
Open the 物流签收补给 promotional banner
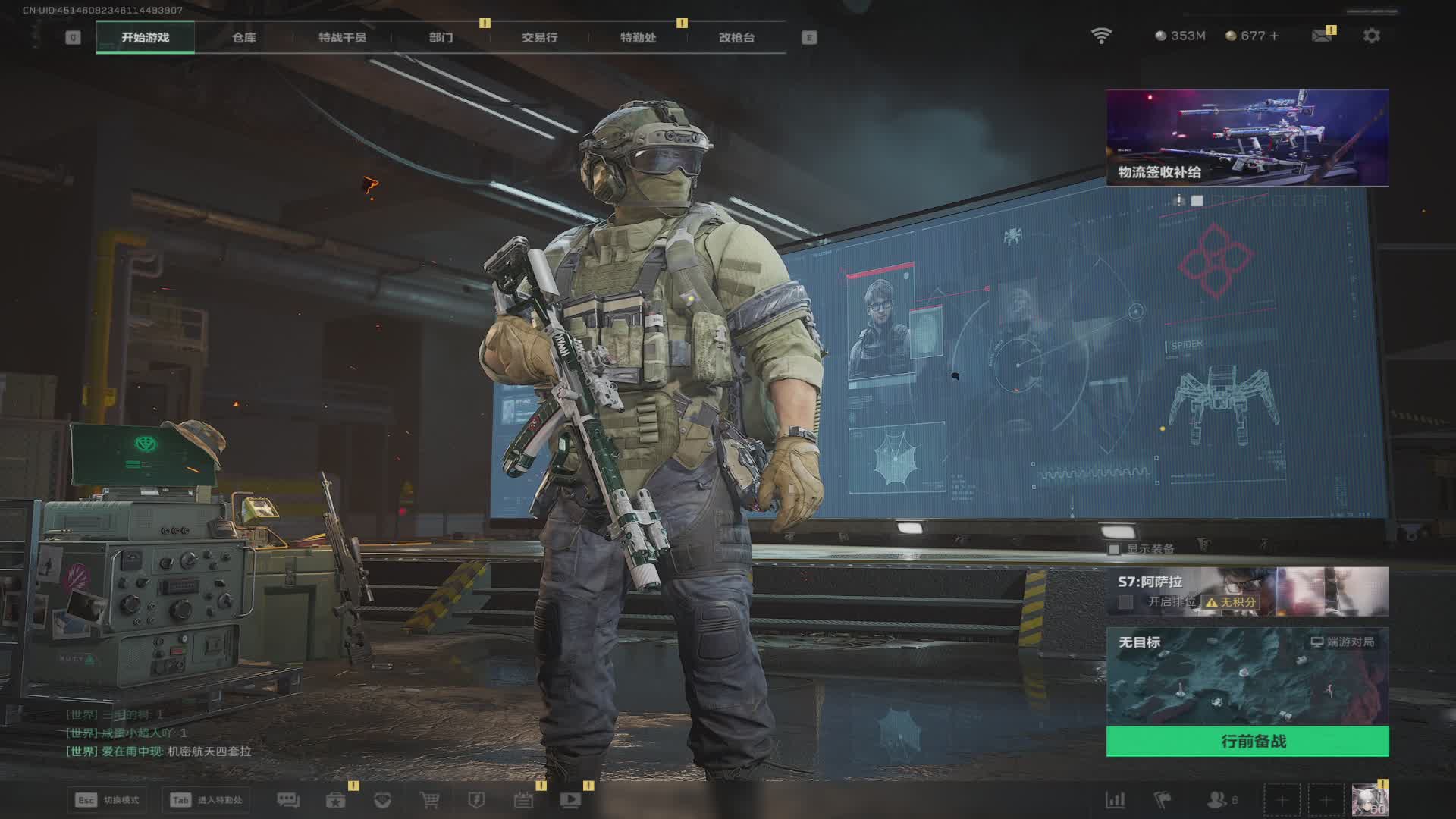tap(1247, 137)
